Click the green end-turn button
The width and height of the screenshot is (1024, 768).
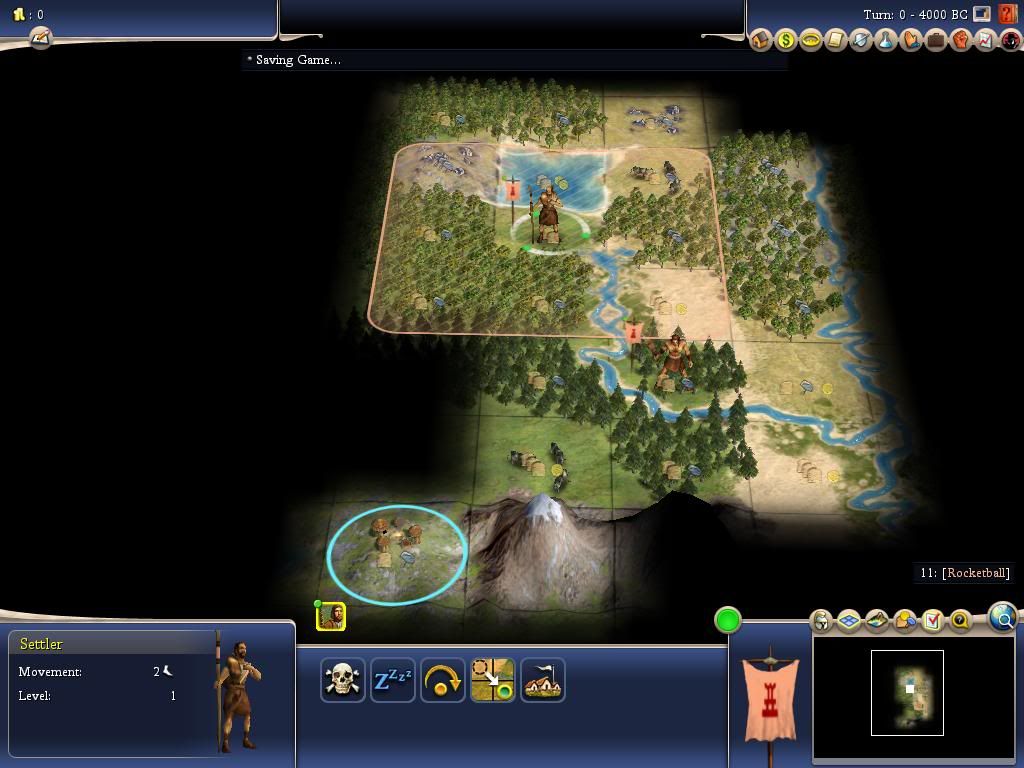(728, 620)
